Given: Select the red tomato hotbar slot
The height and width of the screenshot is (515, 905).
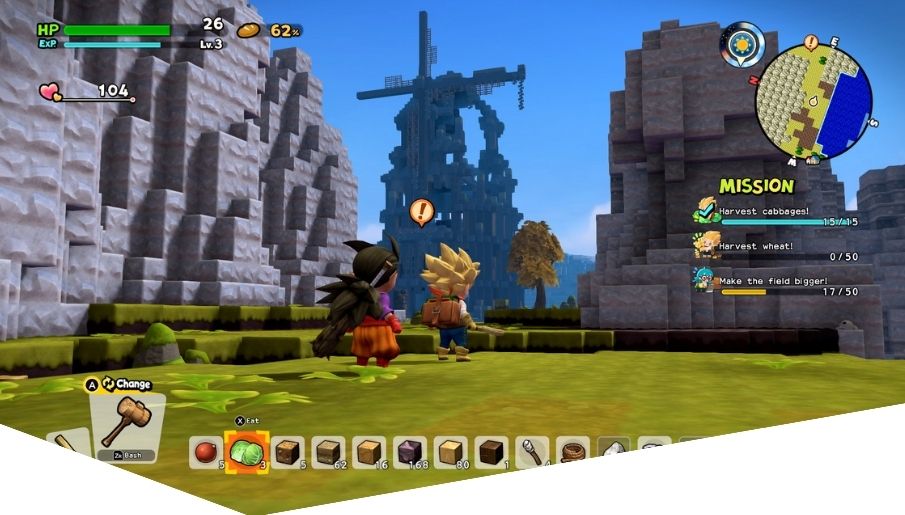Looking at the screenshot, I should (205, 452).
